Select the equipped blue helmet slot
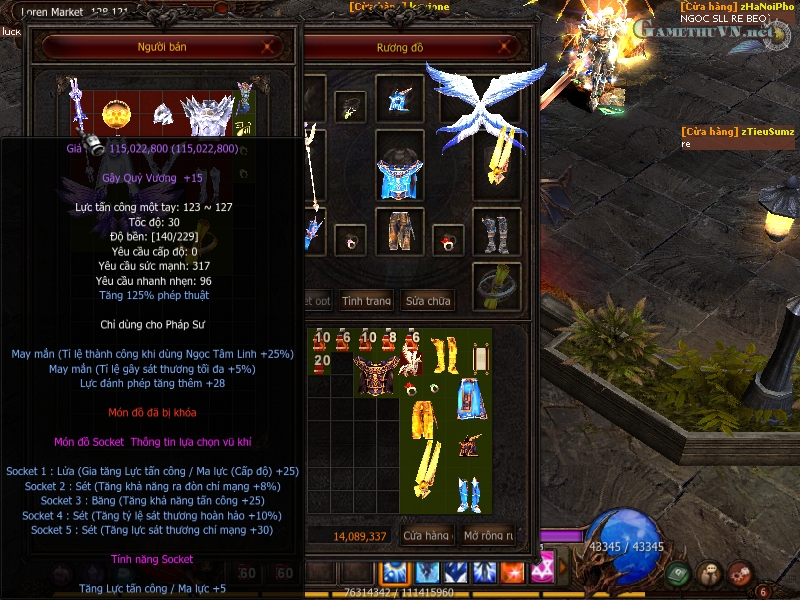The image size is (800, 600). tap(401, 100)
